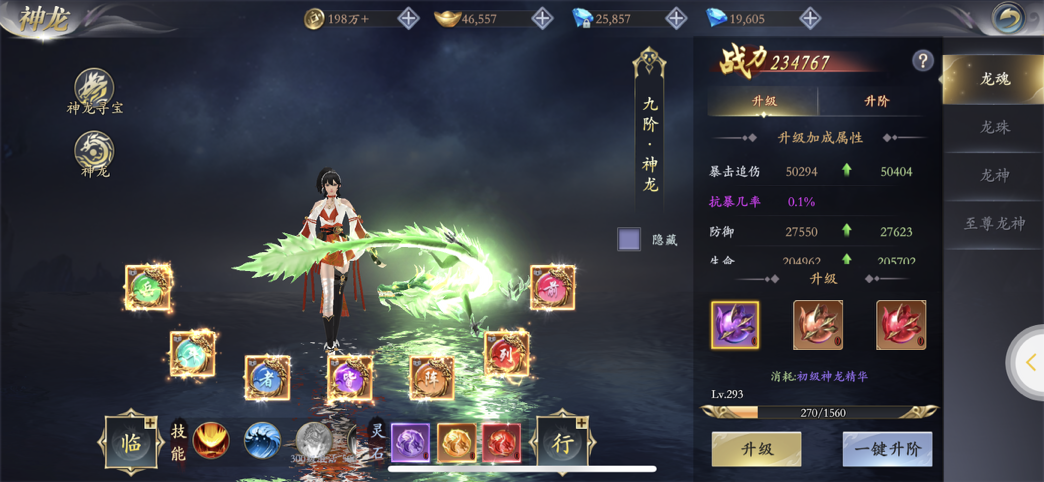
Task: Open the 龙珠 side tab
Action: coord(994,127)
